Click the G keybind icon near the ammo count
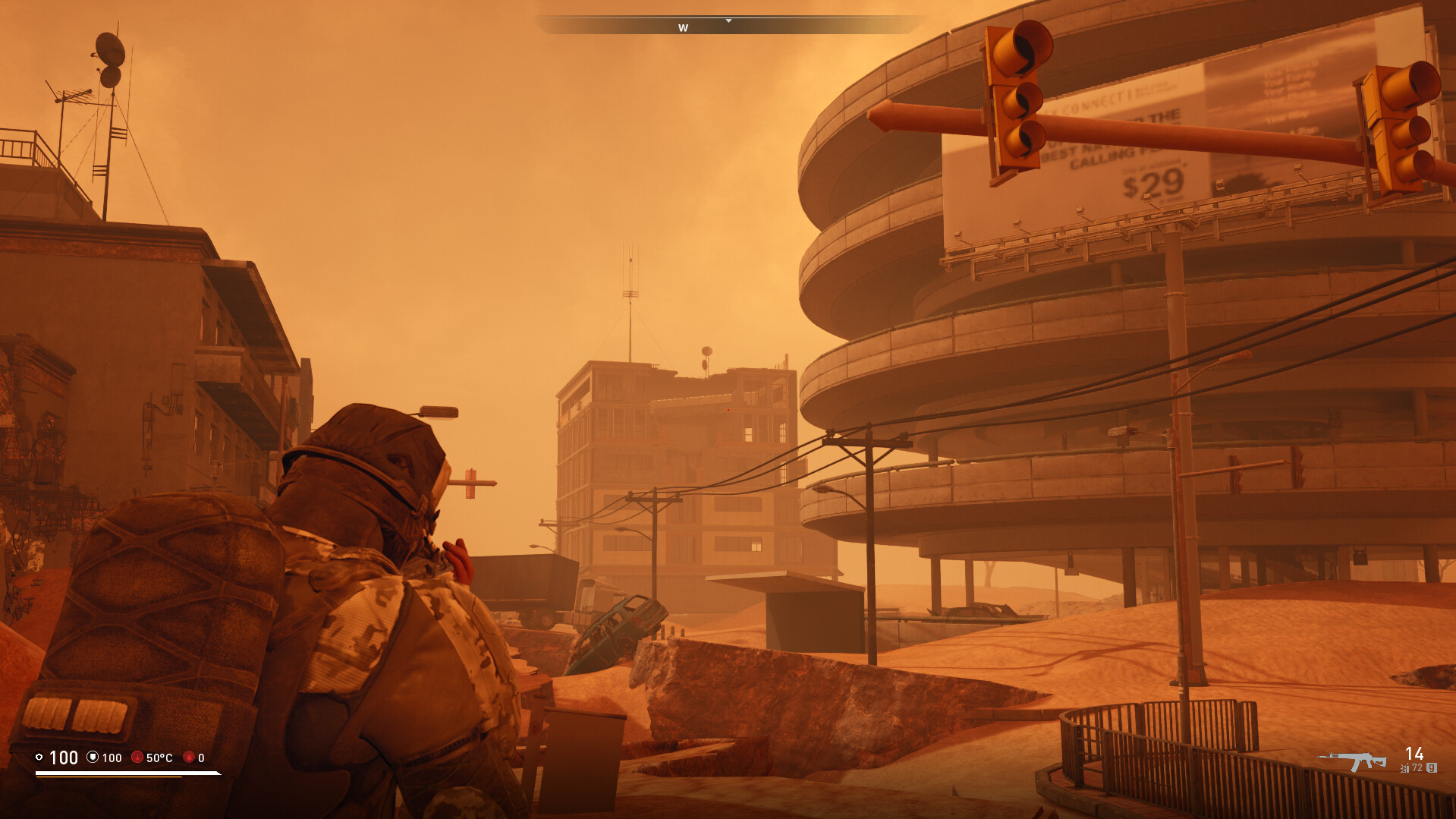The height and width of the screenshot is (819, 1456). [x=1432, y=767]
